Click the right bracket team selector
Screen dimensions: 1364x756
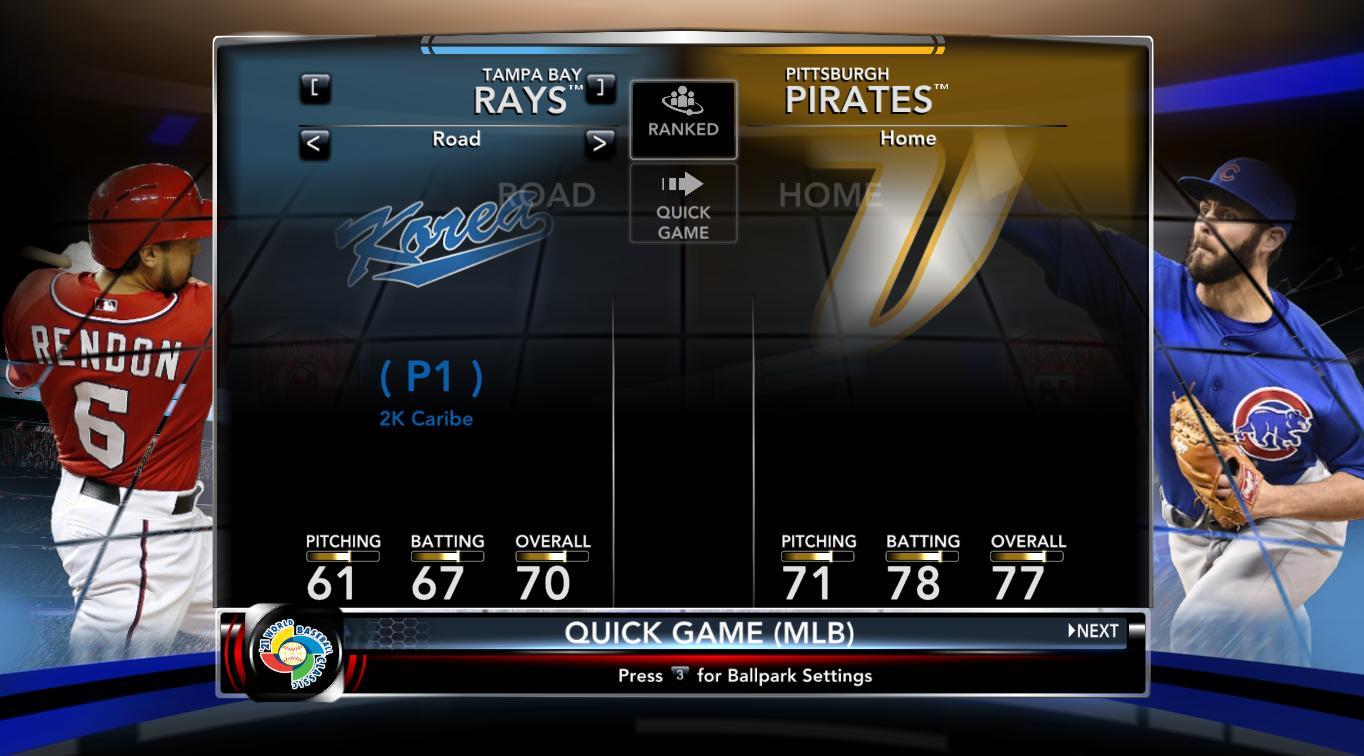600,88
